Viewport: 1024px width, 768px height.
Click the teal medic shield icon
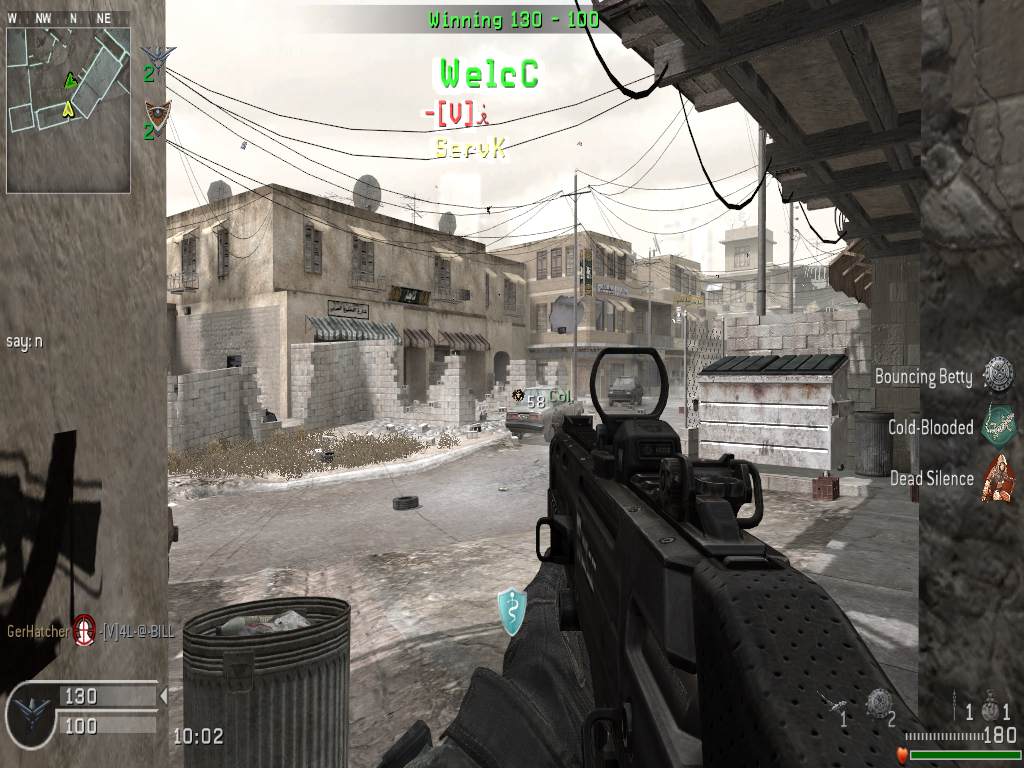(x=512, y=612)
